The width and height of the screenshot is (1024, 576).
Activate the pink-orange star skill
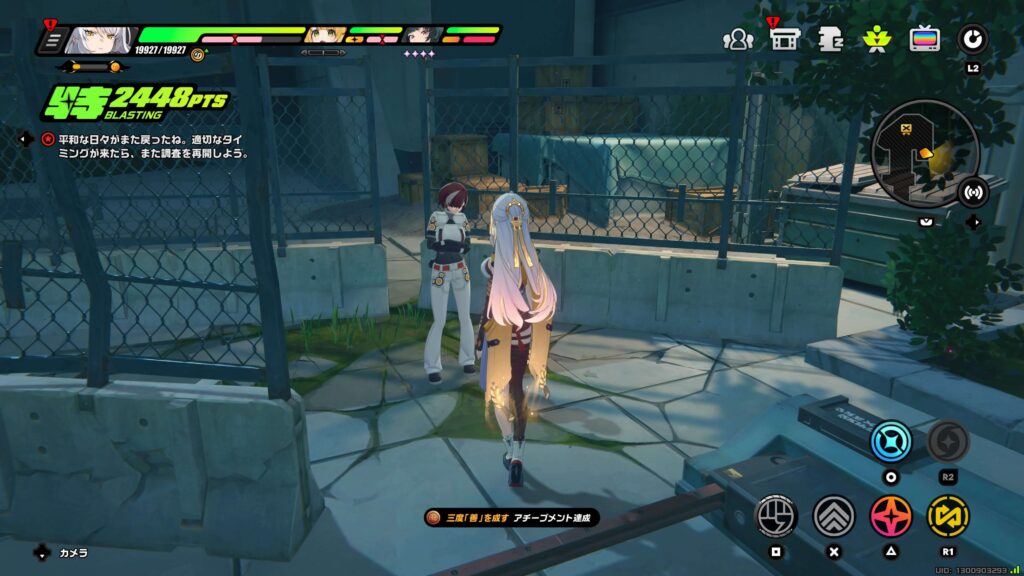[x=890, y=516]
